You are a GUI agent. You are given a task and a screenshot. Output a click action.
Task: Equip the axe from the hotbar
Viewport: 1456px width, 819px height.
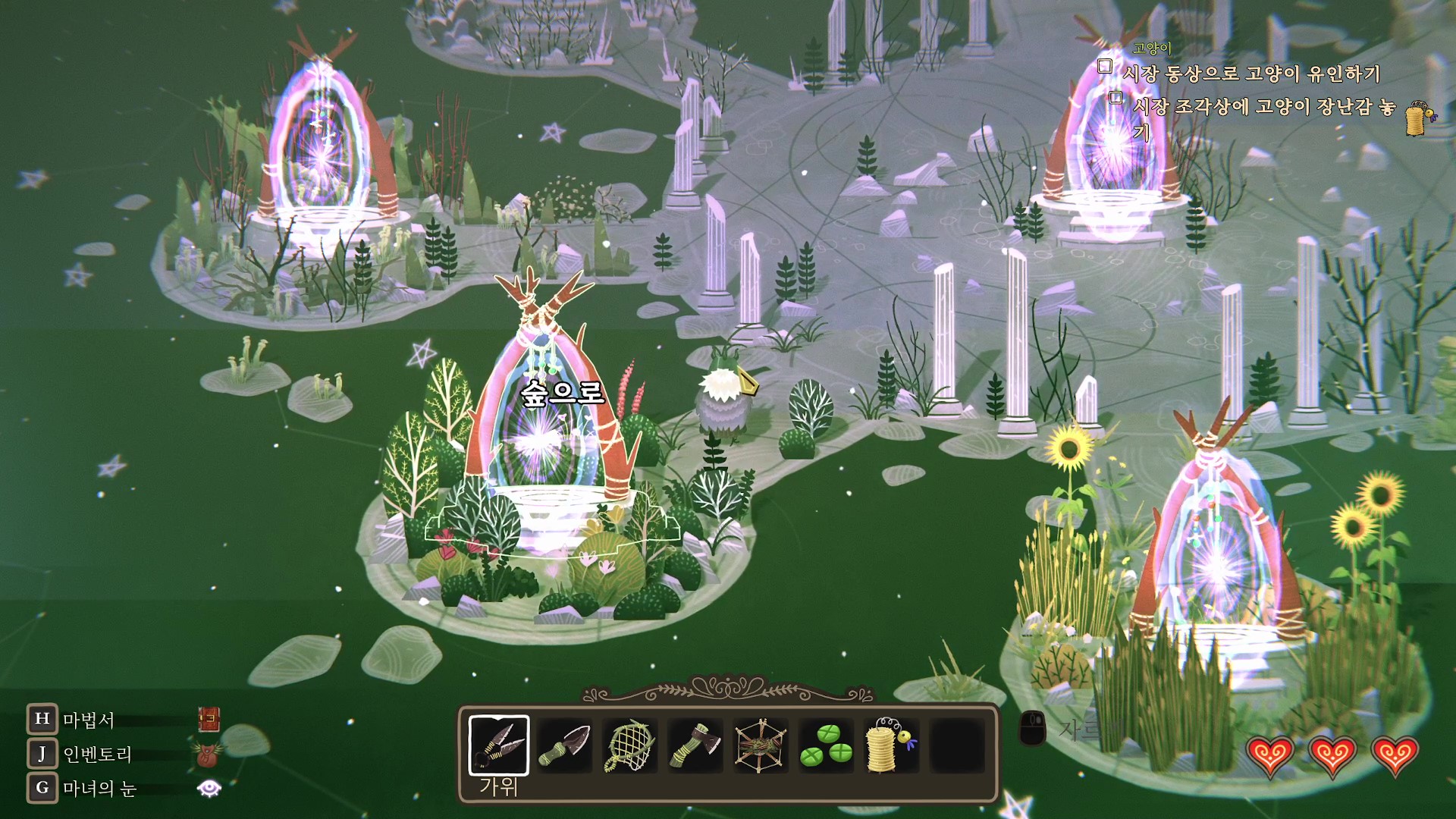tap(695, 745)
